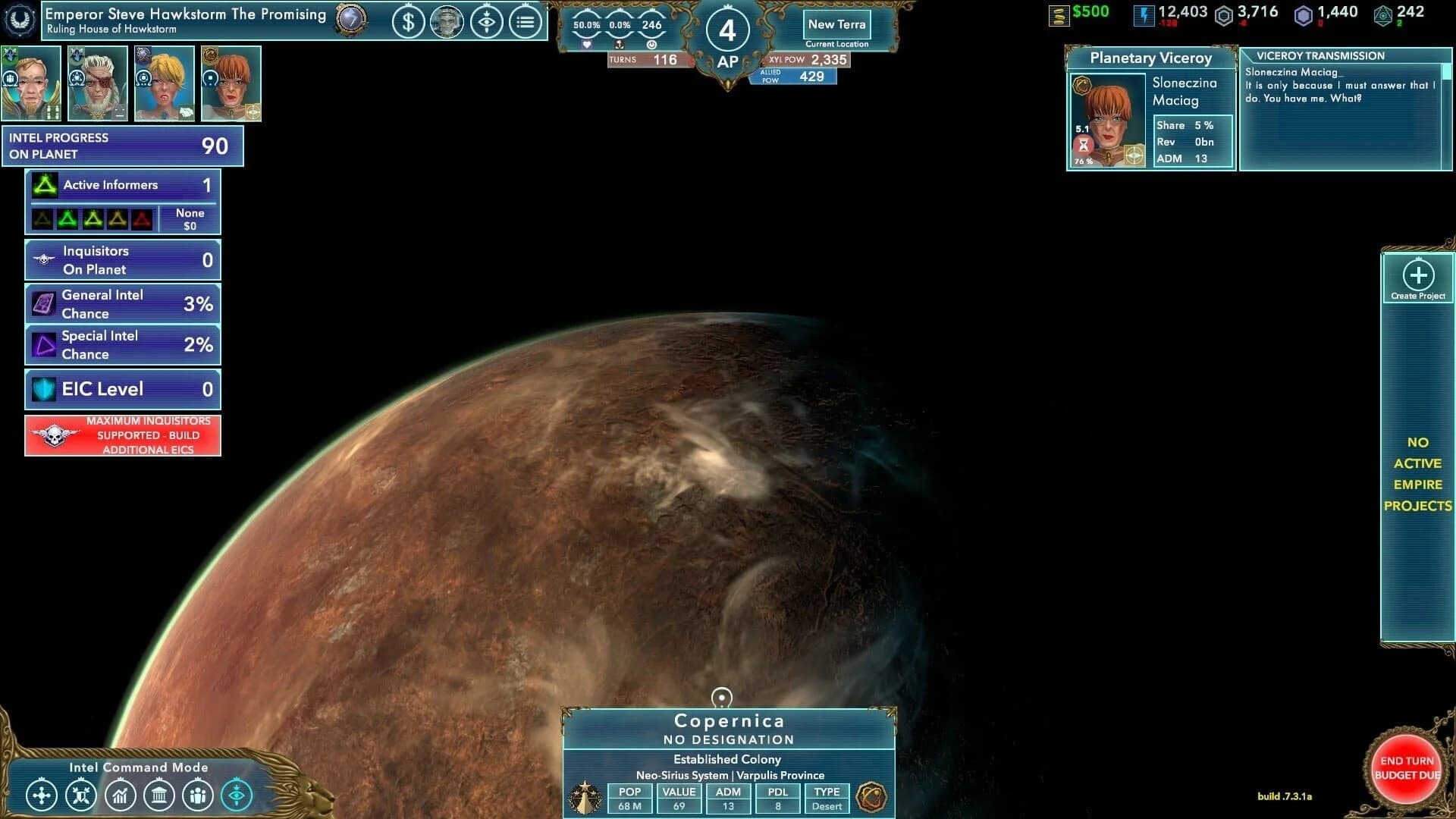Toggle the first green informer slot
This screenshot has width=1456, height=819.
68,220
